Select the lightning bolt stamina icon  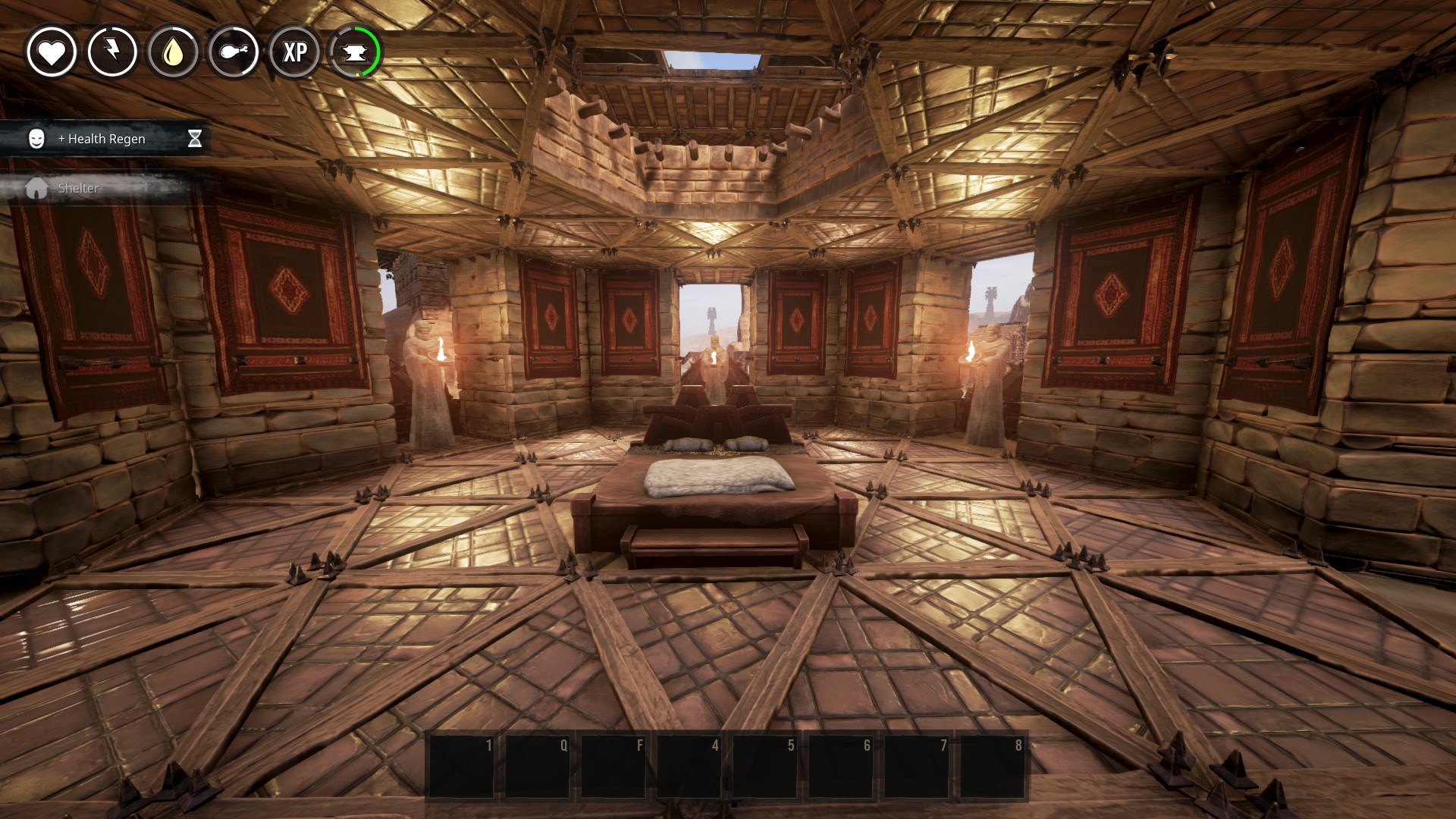click(x=112, y=52)
